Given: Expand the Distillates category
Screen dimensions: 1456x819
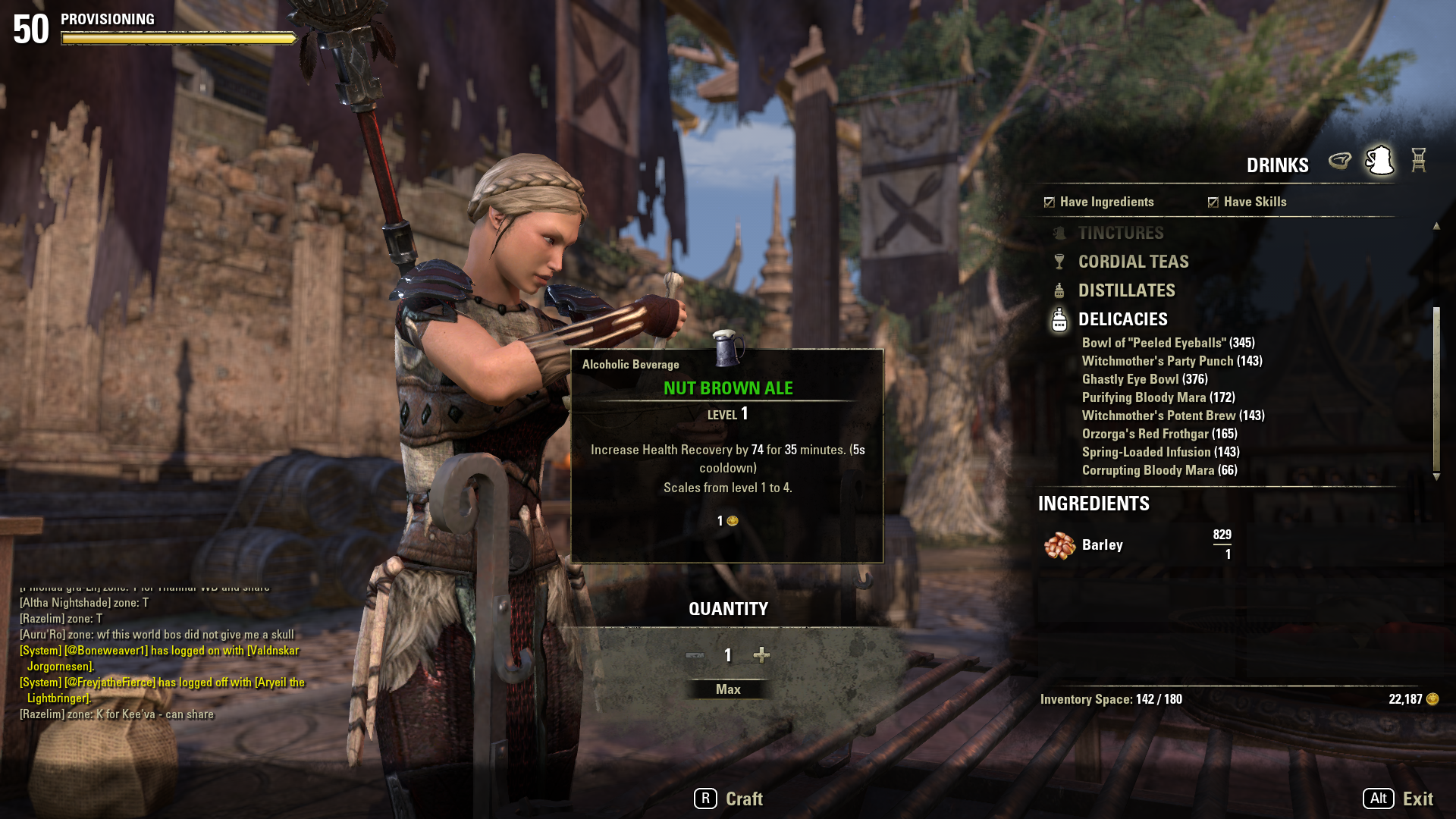Looking at the screenshot, I should 1126,291.
